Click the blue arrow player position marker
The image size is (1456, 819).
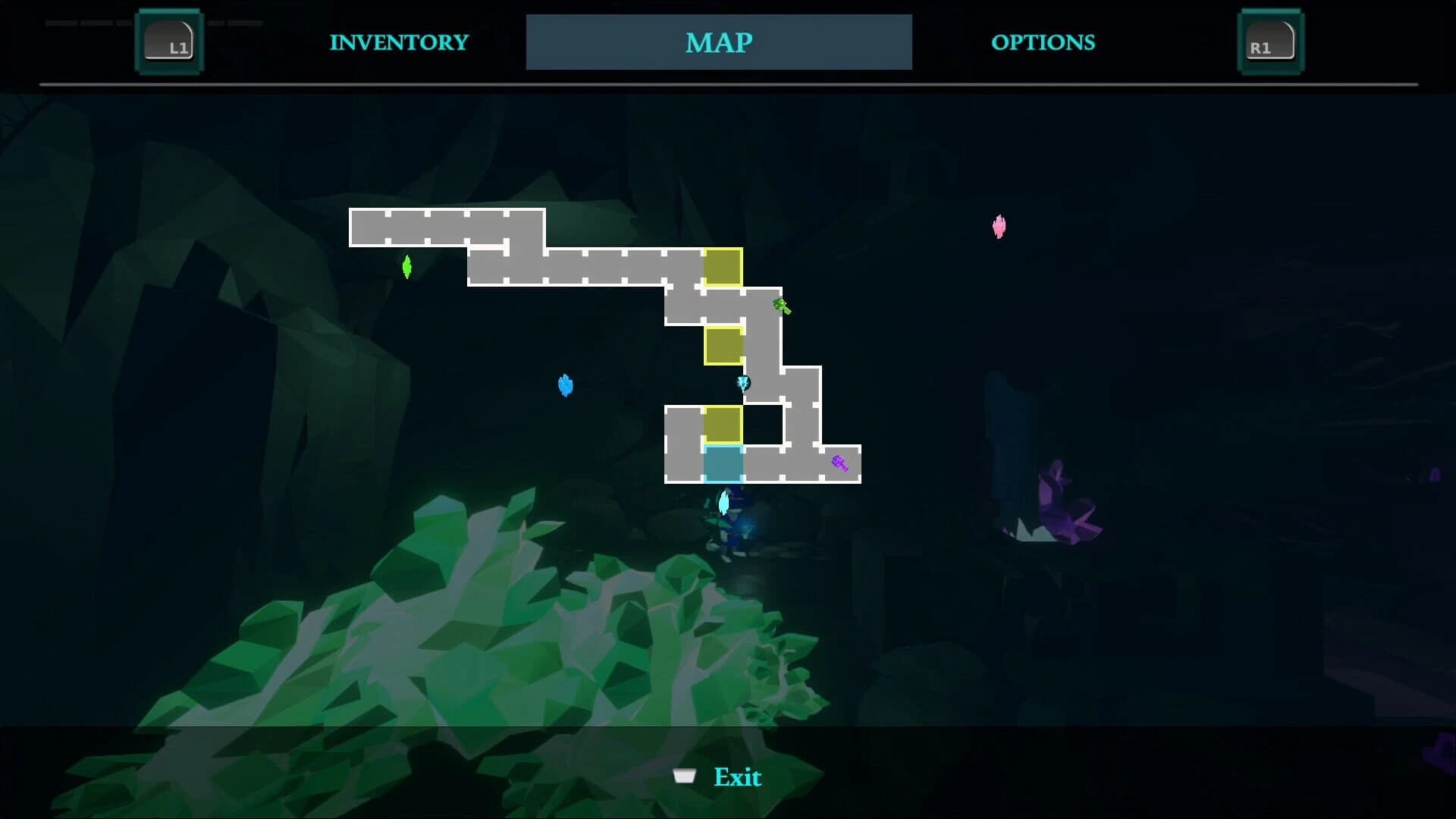(x=743, y=383)
